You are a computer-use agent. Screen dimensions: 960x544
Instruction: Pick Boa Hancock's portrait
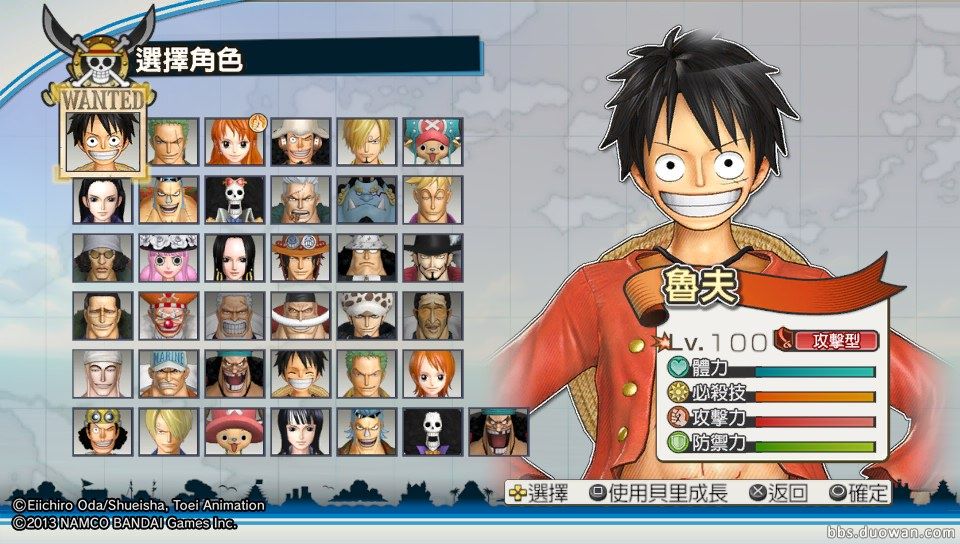[x=235, y=257]
